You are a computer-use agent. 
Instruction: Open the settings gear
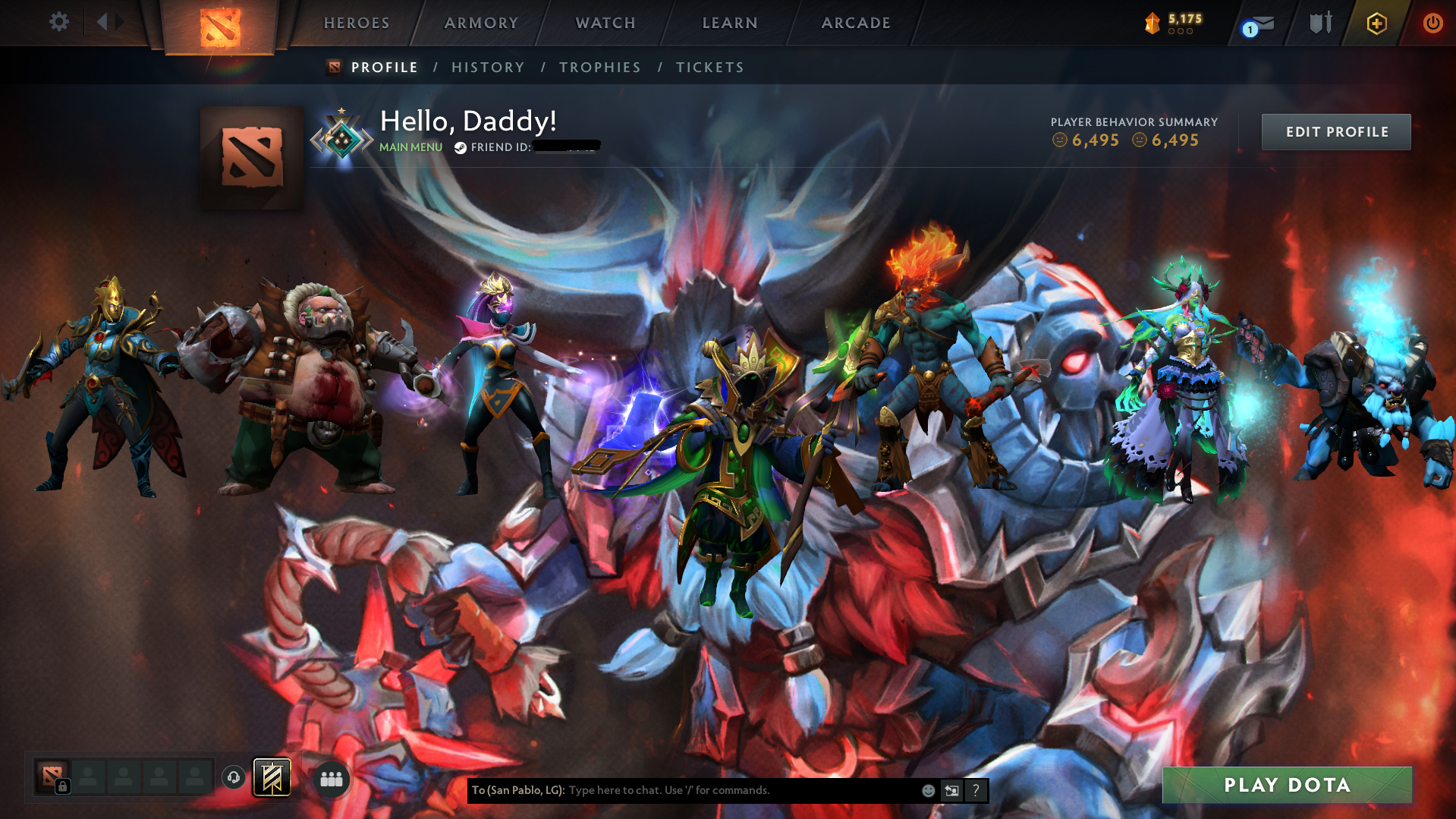[x=58, y=22]
